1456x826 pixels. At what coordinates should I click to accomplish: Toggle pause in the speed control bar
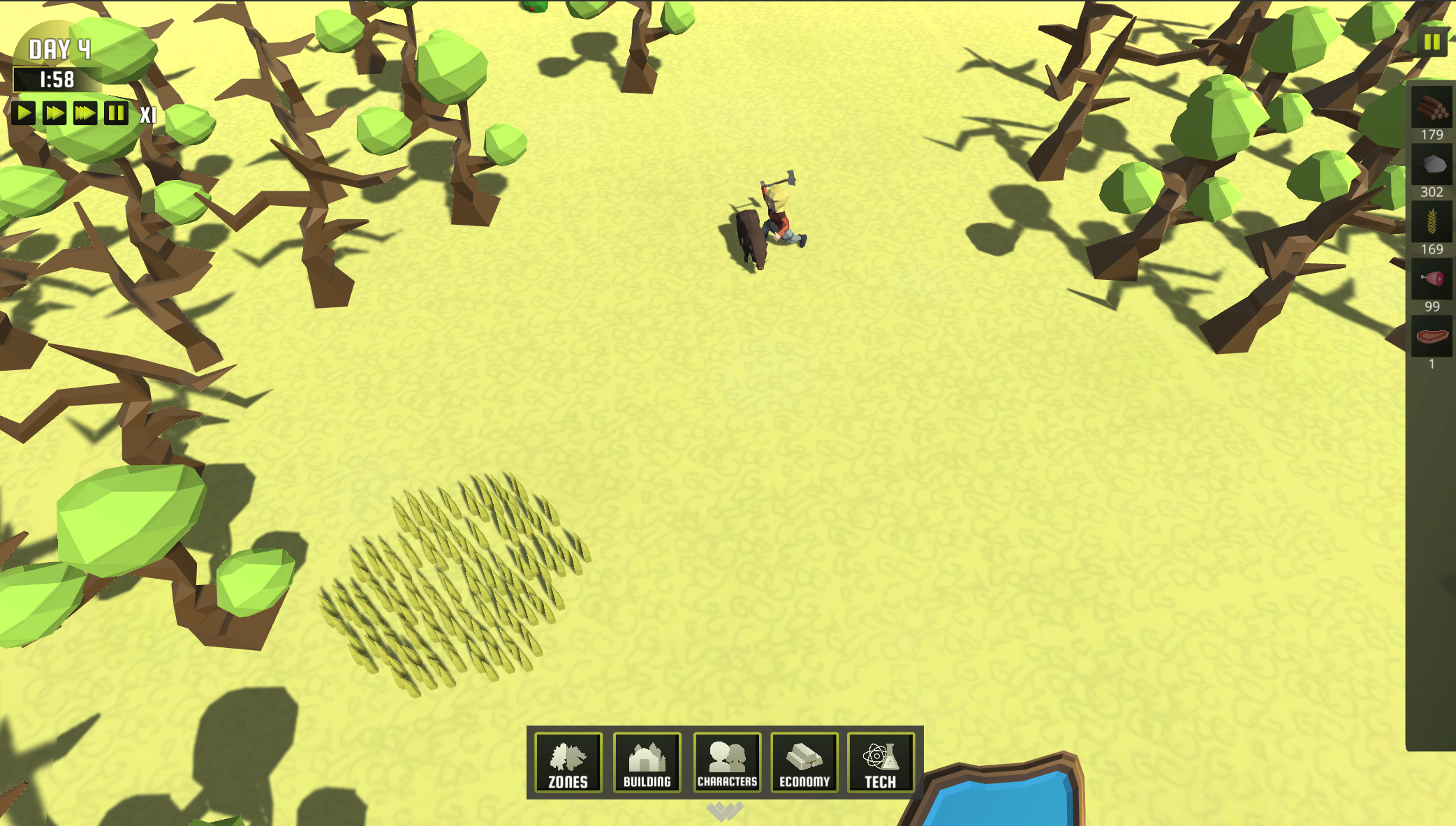[x=115, y=112]
